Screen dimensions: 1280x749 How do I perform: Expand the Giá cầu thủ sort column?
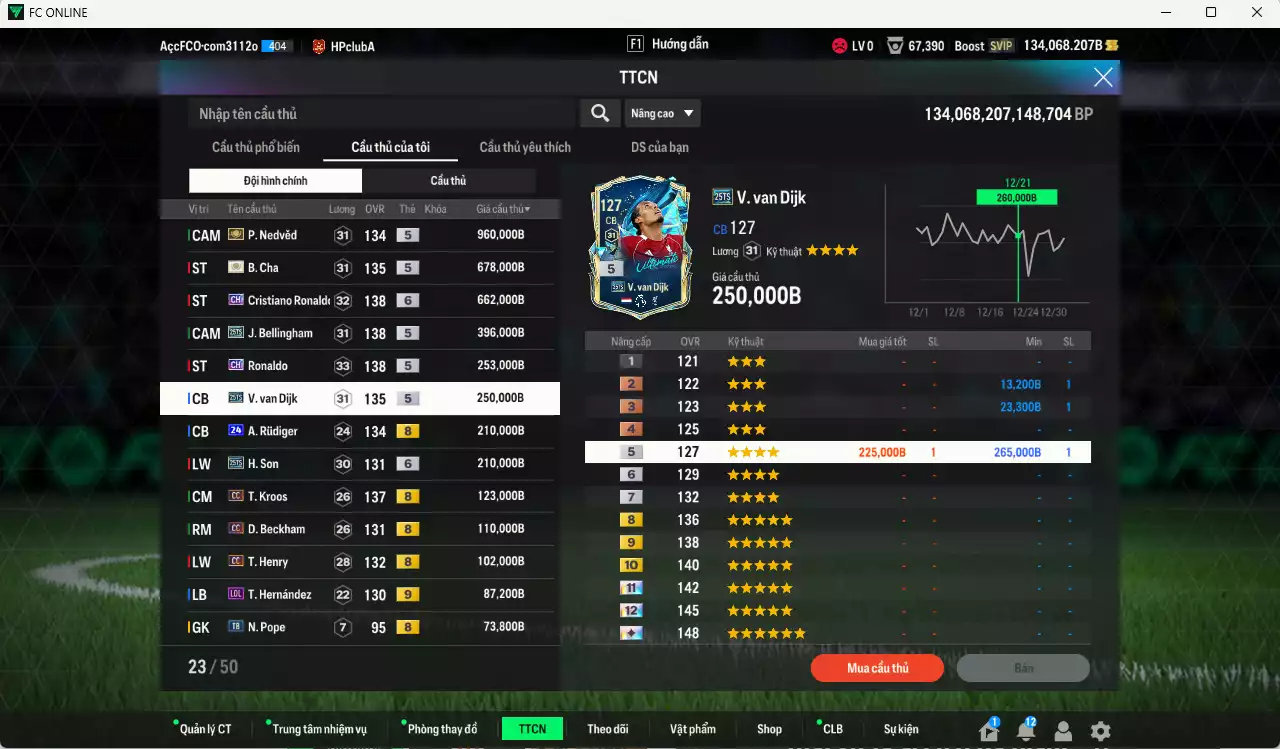click(x=500, y=208)
